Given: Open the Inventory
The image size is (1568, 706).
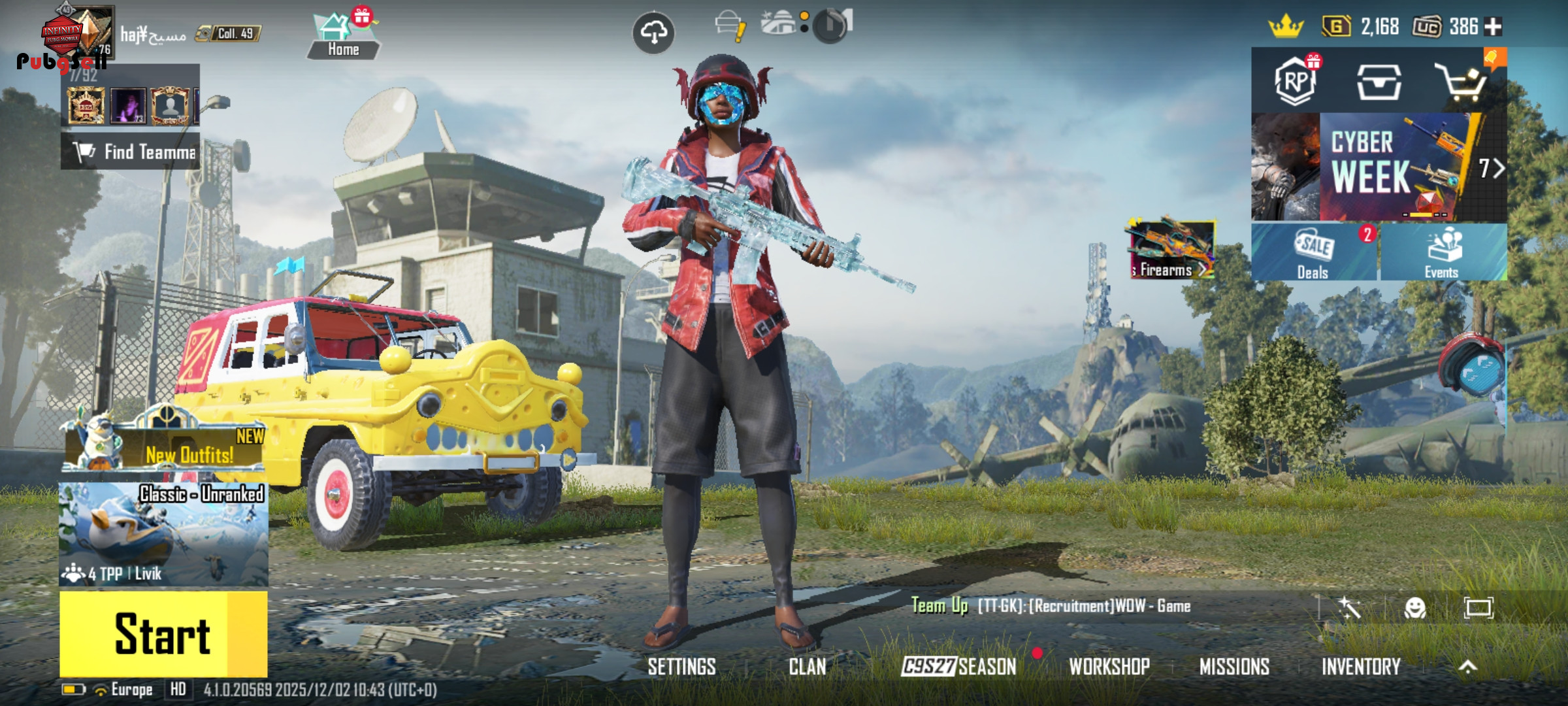Looking at the screenshot, I should 1361,667.
